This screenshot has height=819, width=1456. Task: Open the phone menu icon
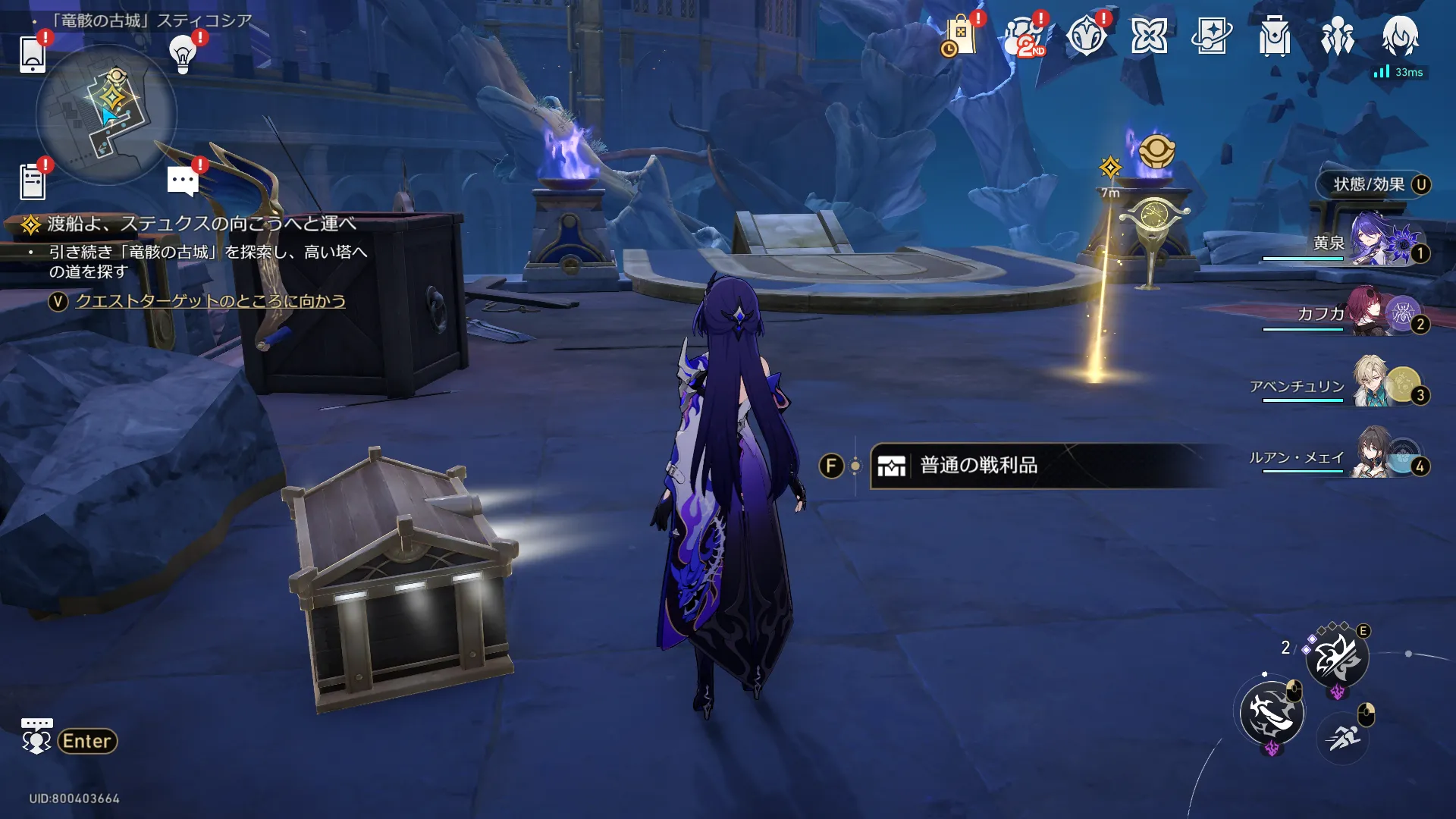coord(33,55)
